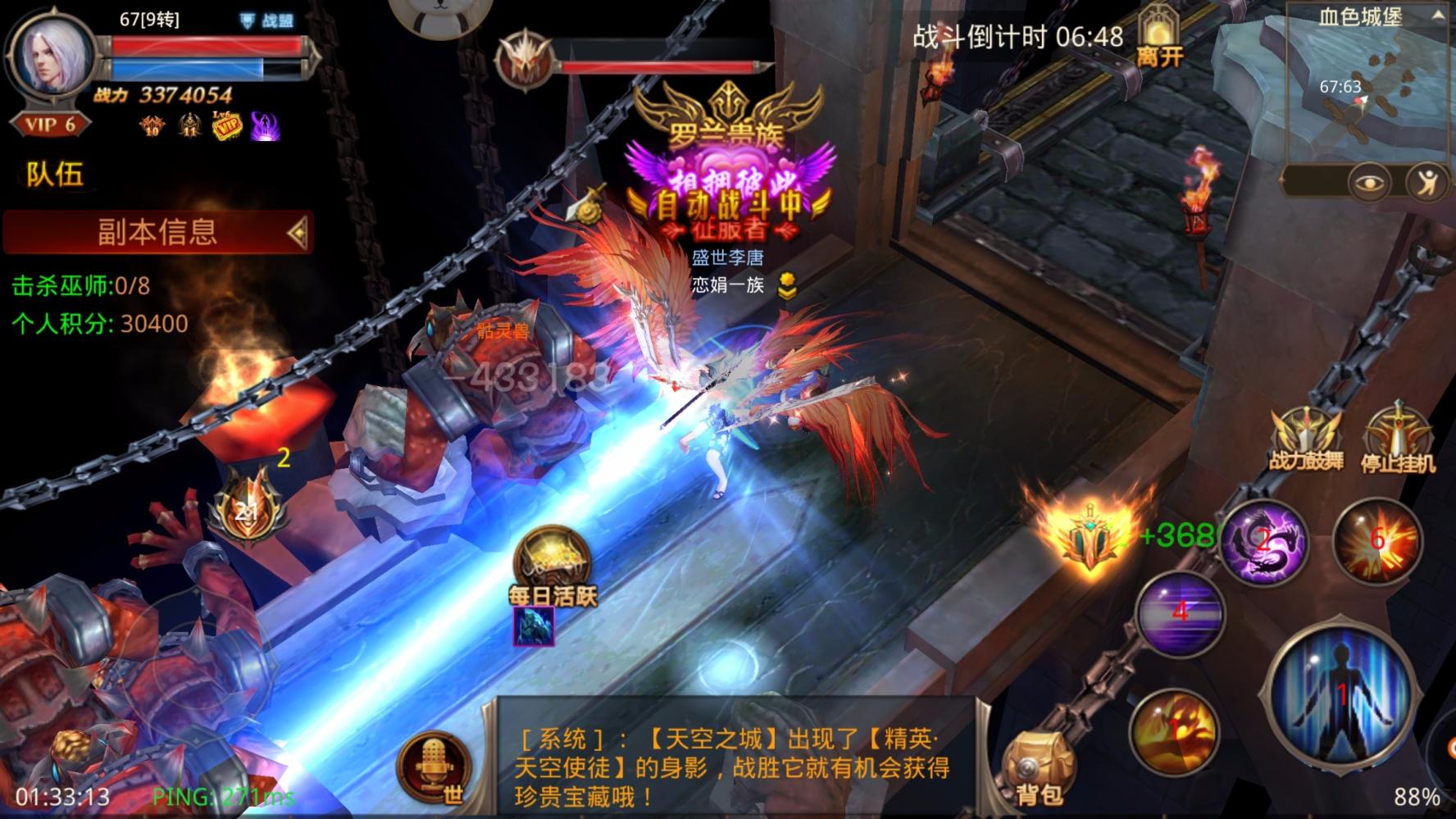Click the running figure button under minimap
1456x819 pixels.
coord(1427,182)
